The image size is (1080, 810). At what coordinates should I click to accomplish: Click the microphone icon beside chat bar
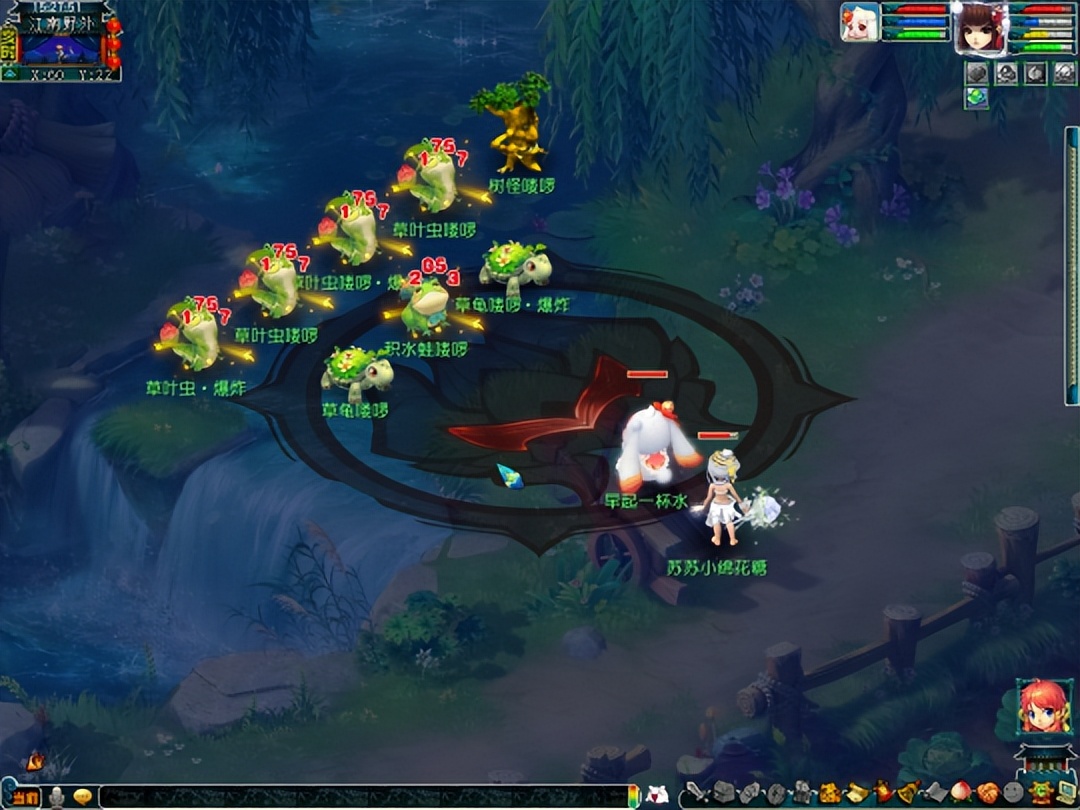pyautogui.click(x=58, y=797)
